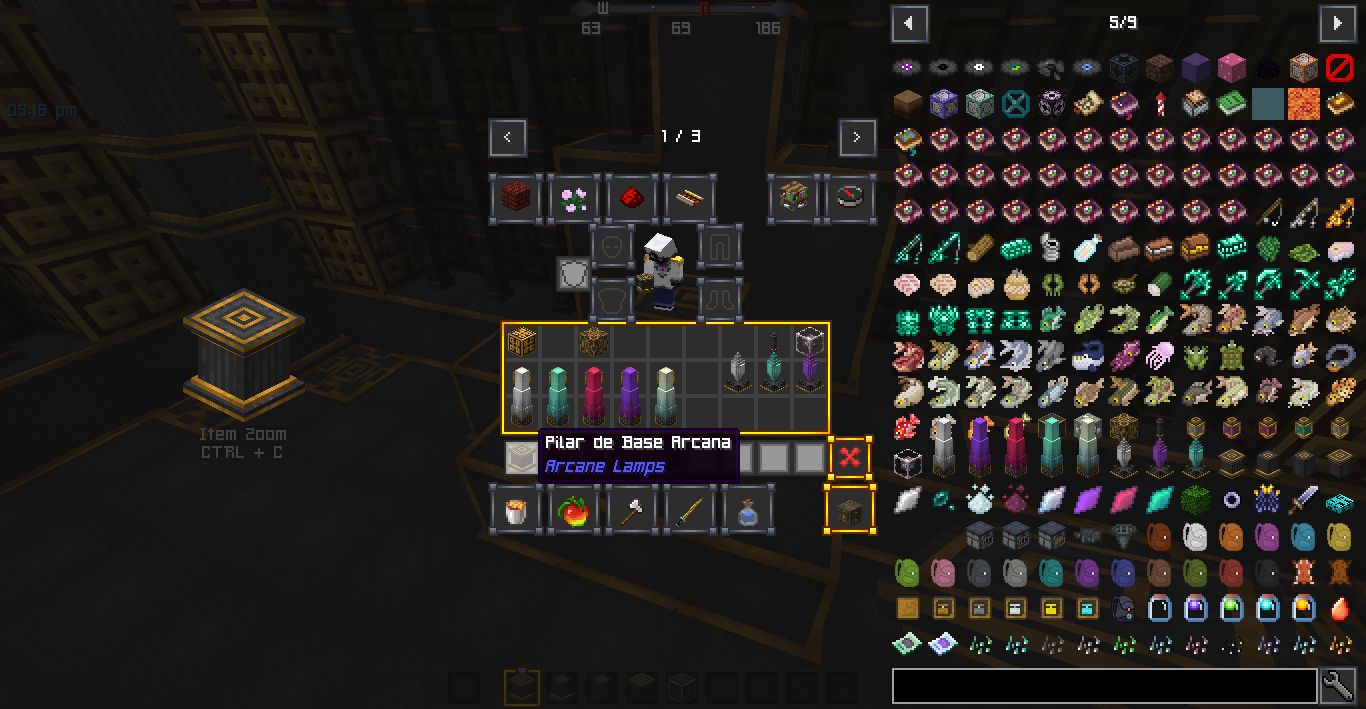The height and width of the screenshot is (709, 1366).
Task: Show next page of item list
Action: pyautogui.click(x=1337, y=23)
